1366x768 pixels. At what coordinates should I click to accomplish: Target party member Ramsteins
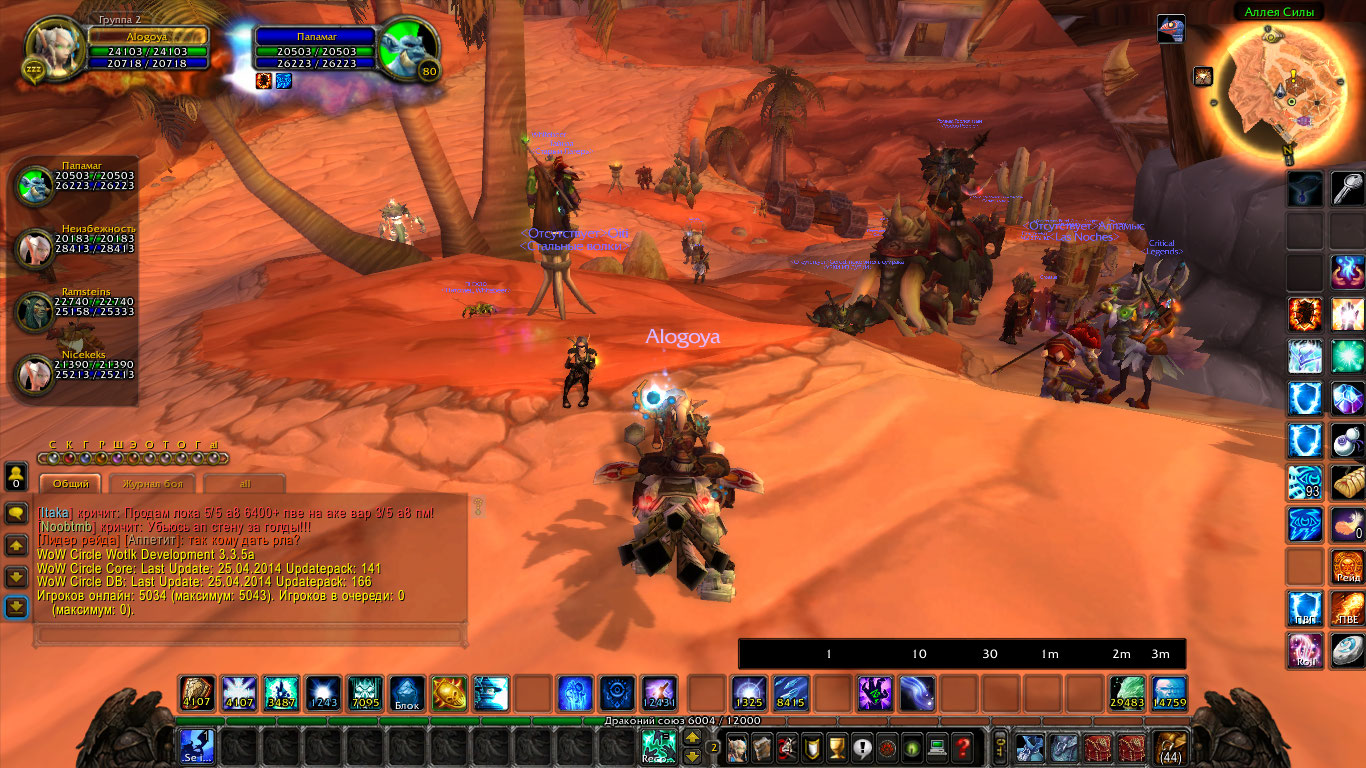pos(37,312)
